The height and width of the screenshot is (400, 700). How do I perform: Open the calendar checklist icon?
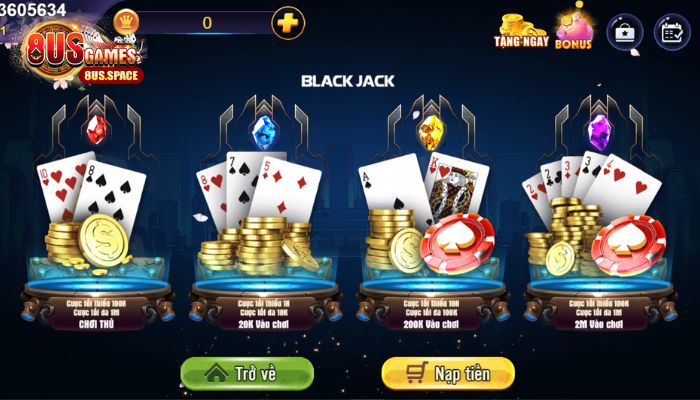click(x=672, y=31)
